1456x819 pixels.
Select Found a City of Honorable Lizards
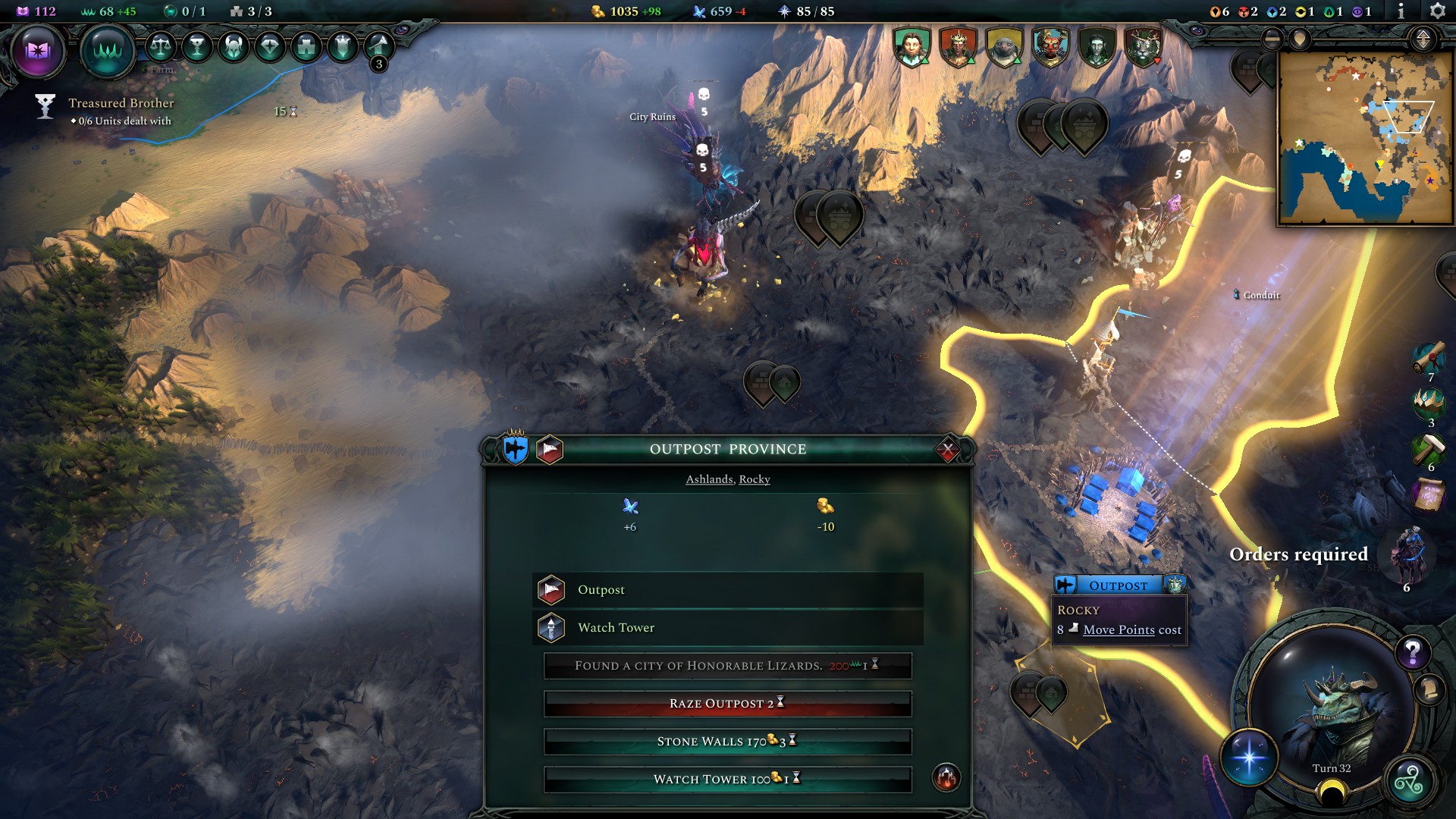pos(726,666)
